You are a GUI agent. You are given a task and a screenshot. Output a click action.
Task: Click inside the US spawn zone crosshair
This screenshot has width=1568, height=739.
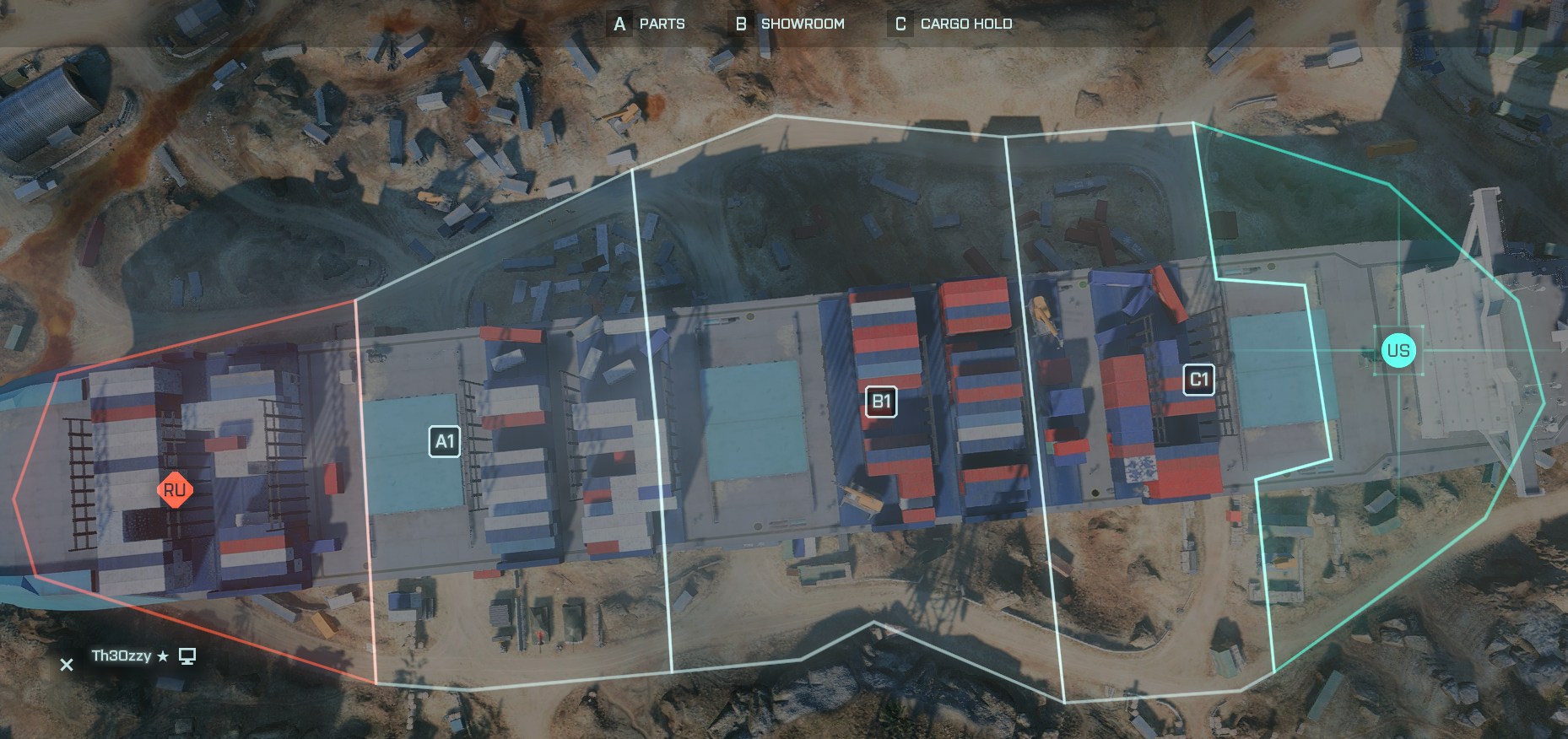pos(1398,350)
